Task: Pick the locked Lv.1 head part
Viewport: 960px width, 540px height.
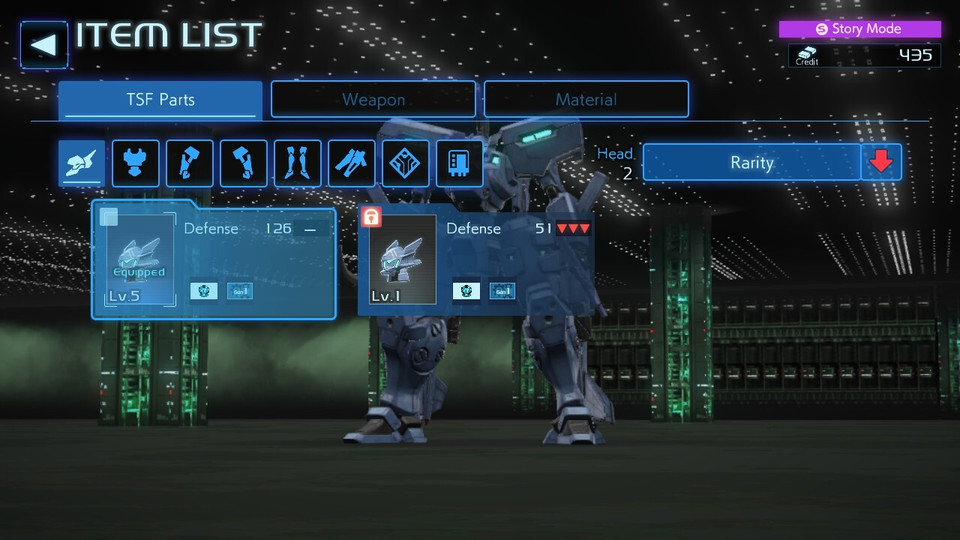Action: pyautogui.click(x=476, y=260)
